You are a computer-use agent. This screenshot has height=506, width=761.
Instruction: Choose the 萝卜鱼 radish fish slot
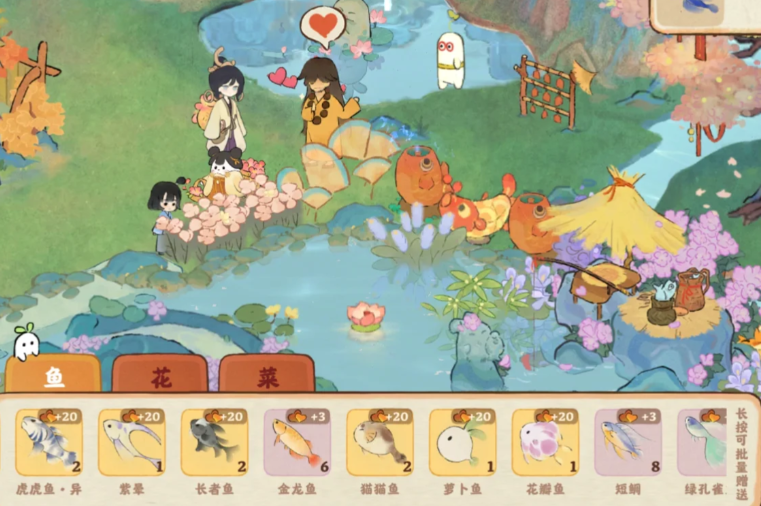click(463, 443)
